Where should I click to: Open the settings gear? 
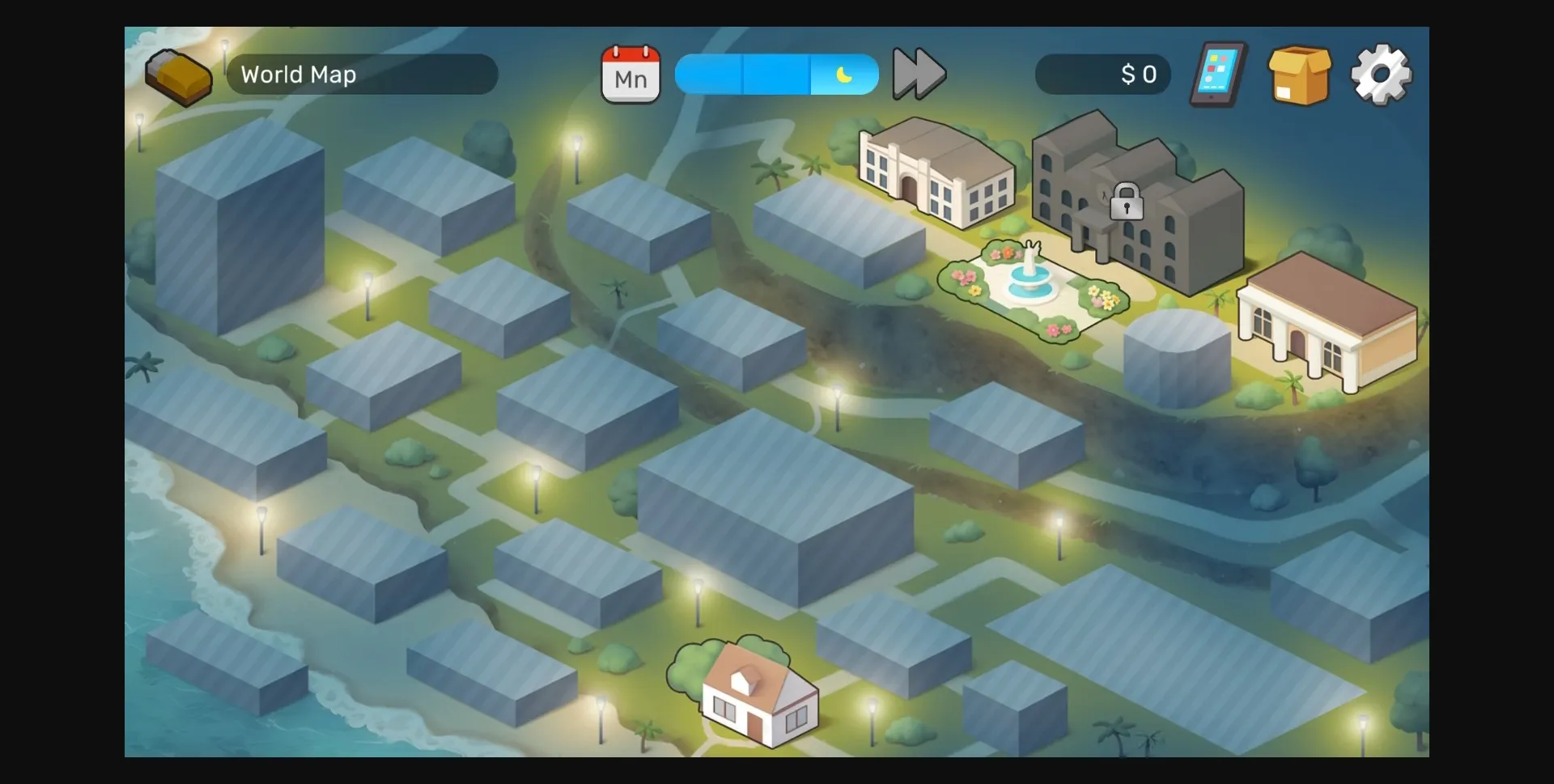(1380, 74)
